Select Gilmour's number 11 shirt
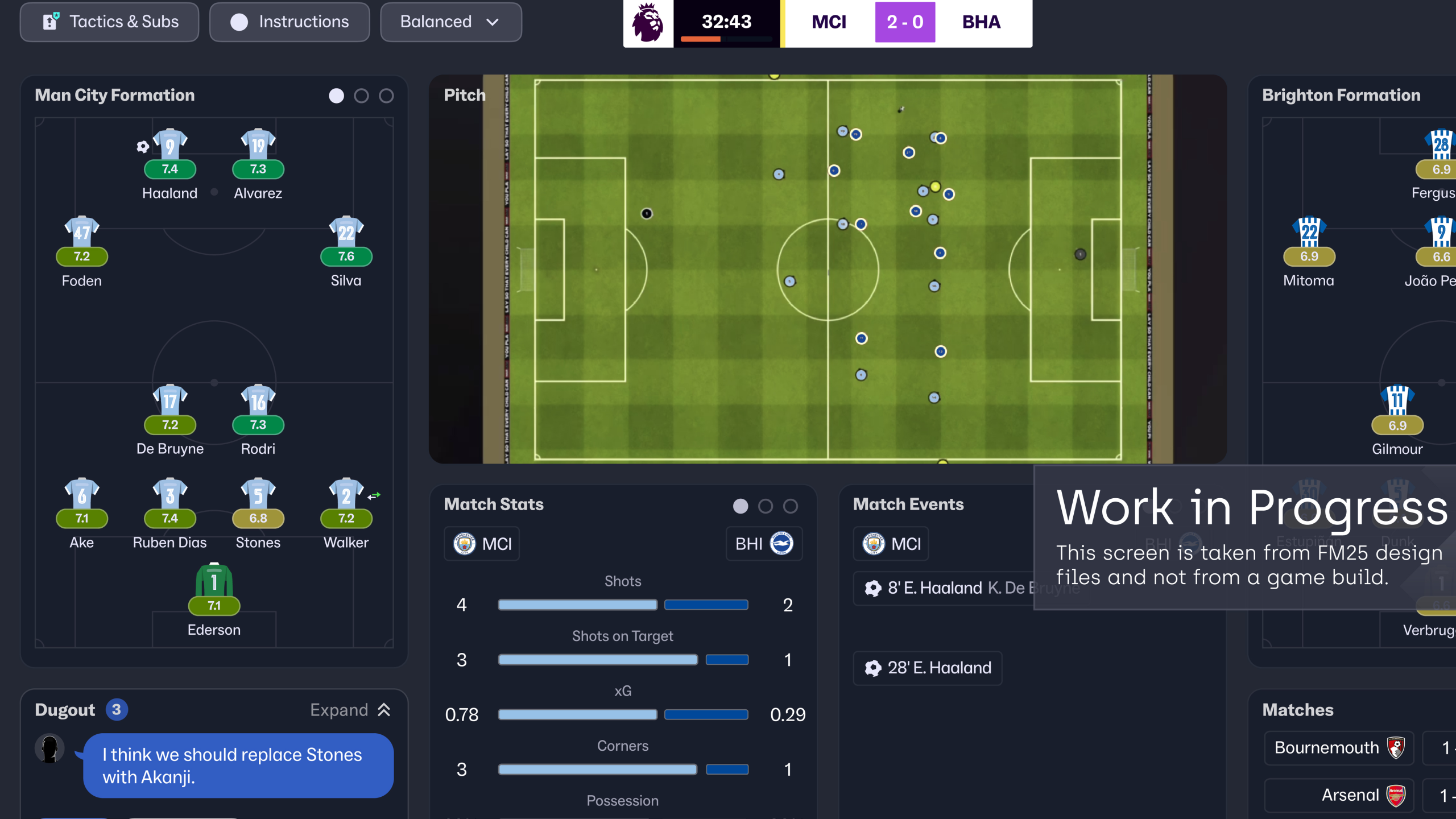 pos(1397,402)
